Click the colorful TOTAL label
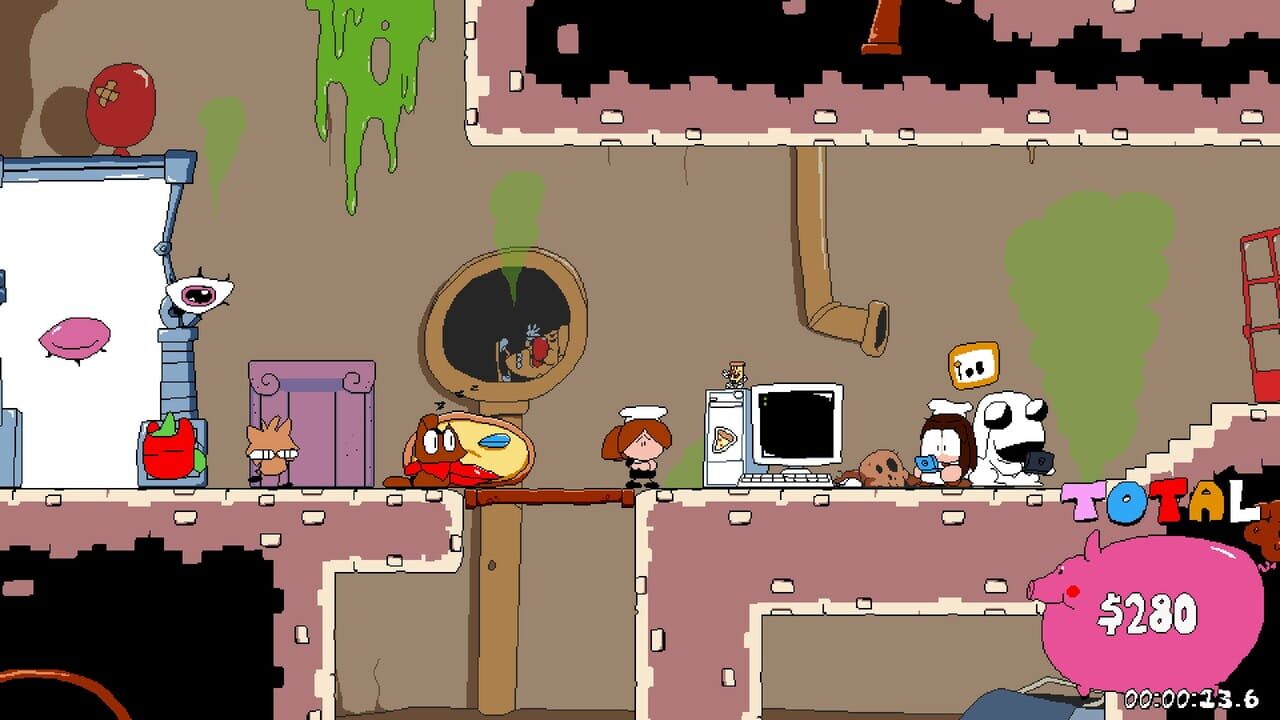The image size is (1280, 720). coord(1160,500)
